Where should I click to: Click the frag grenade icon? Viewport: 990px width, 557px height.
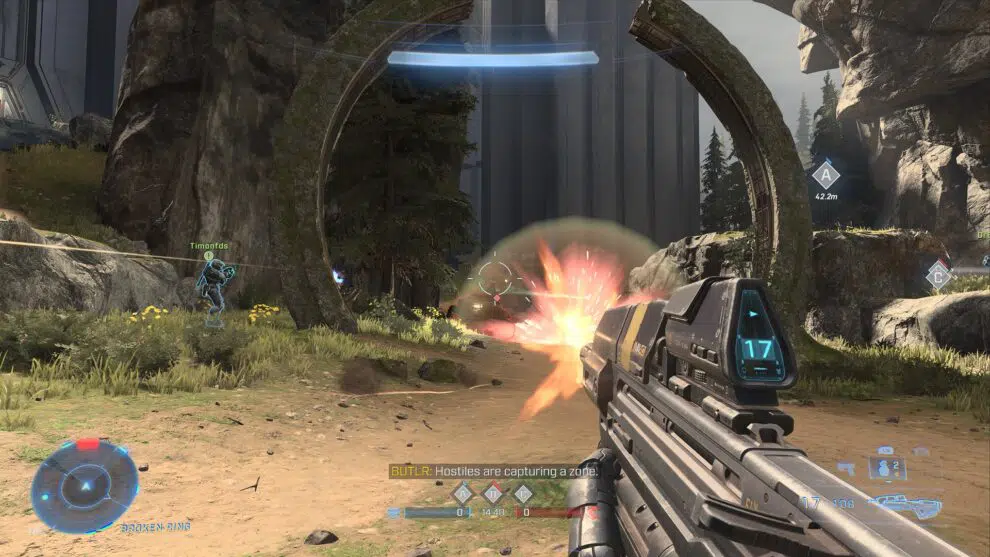point(886,469)
